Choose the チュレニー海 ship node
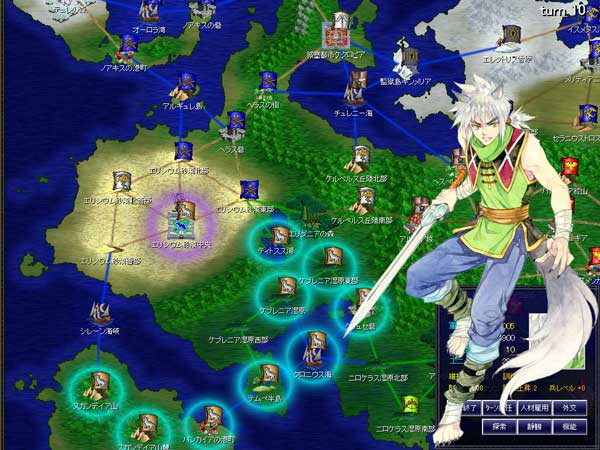The width and height of the screenshot is (600, 450). click(x=353, y=90)
